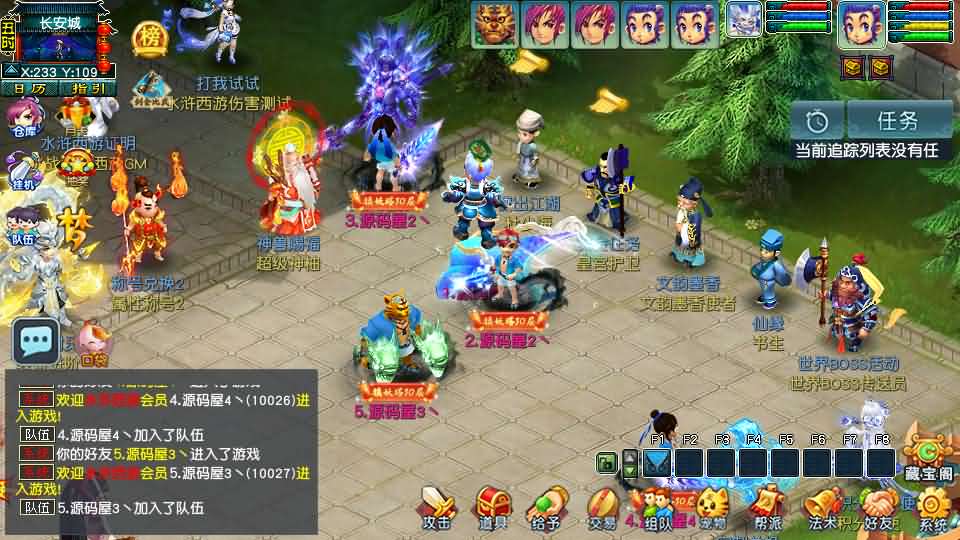The image size is (960, 540).
Task: Open the 藏宝阁 treasure pavilion
Action: pyautogui.click(x=927, y=458)
